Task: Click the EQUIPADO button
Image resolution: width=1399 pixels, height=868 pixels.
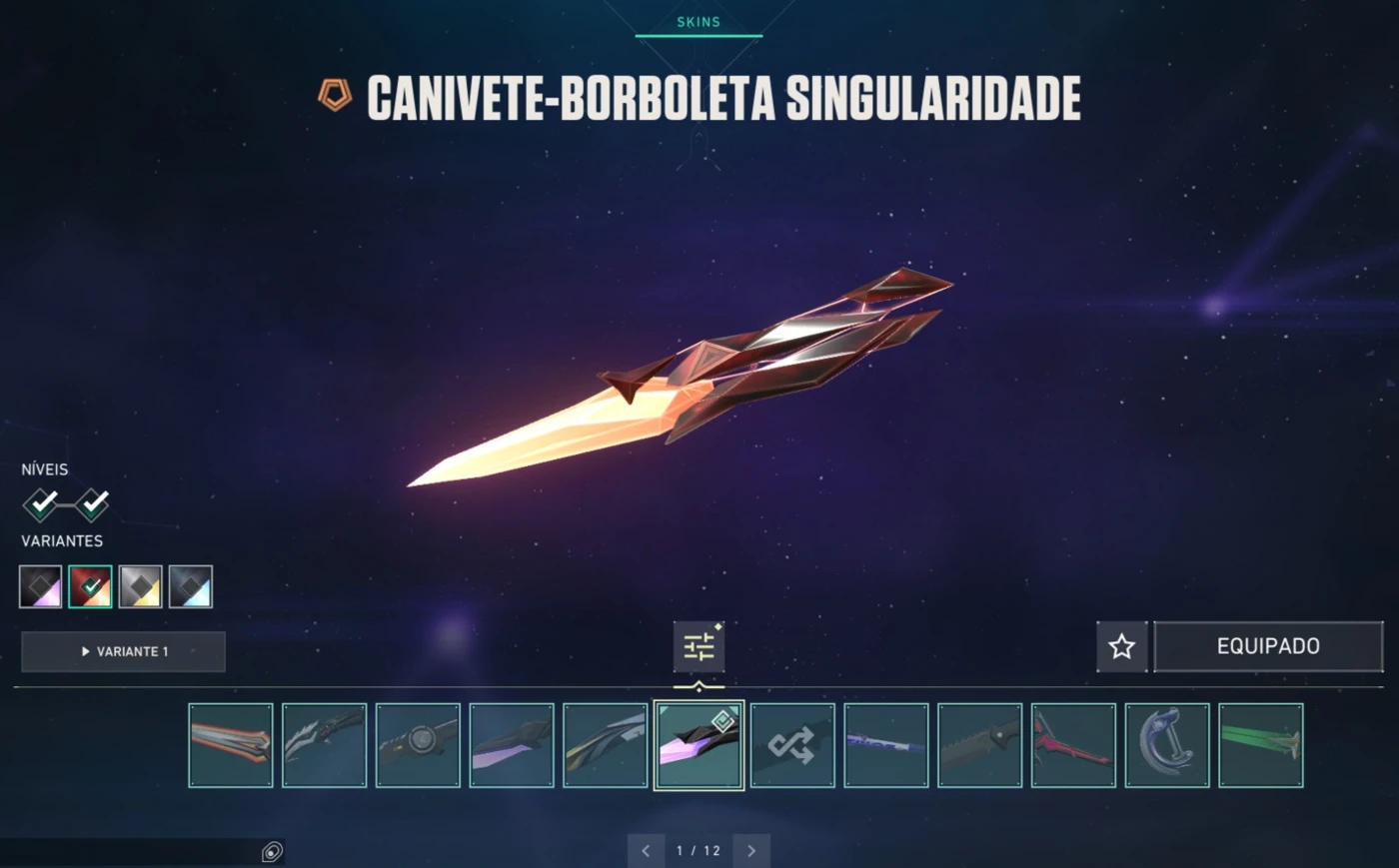Action: [1268, 646]
